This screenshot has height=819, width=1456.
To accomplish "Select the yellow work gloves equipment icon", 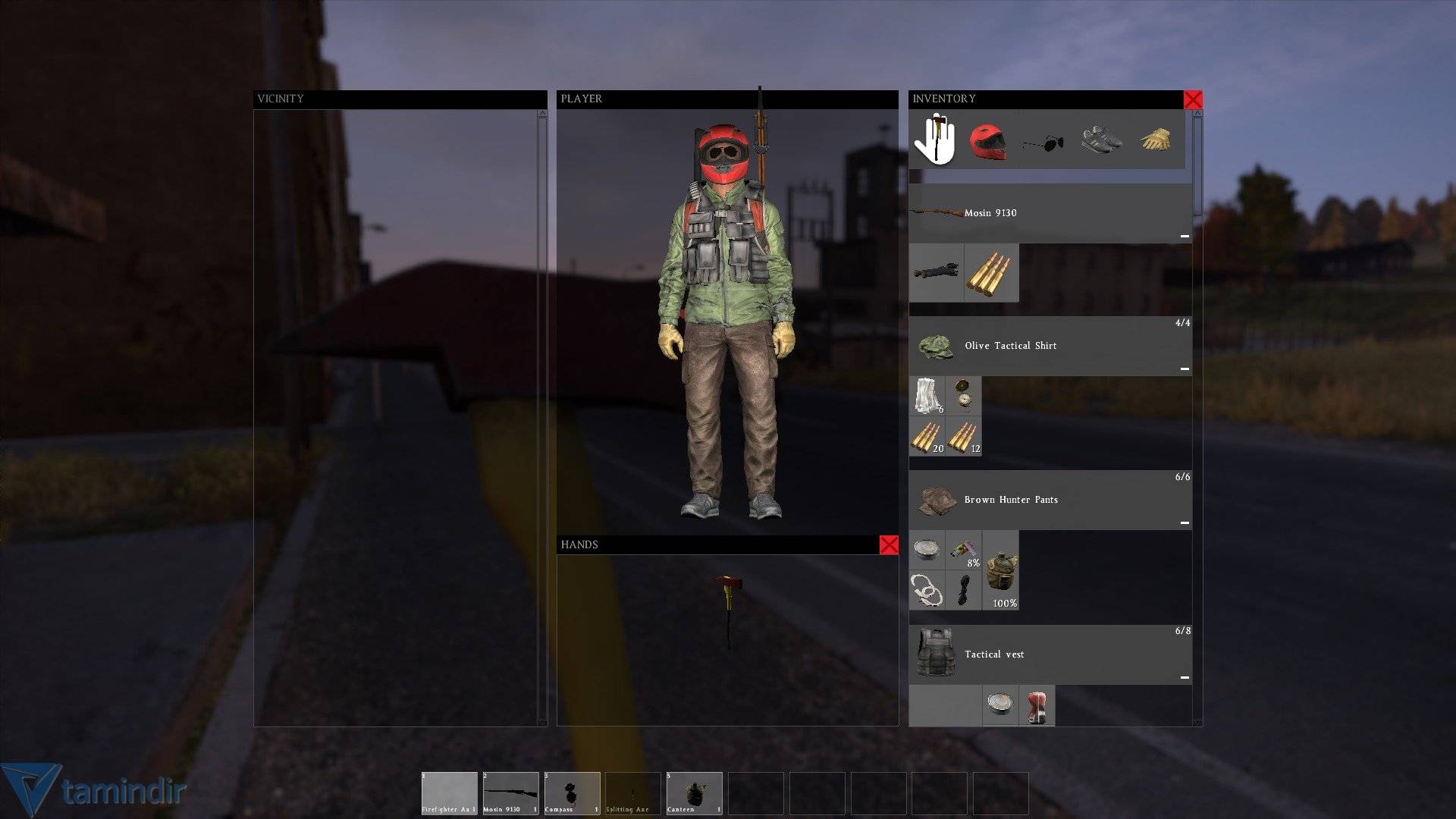I will (1156, 140).
